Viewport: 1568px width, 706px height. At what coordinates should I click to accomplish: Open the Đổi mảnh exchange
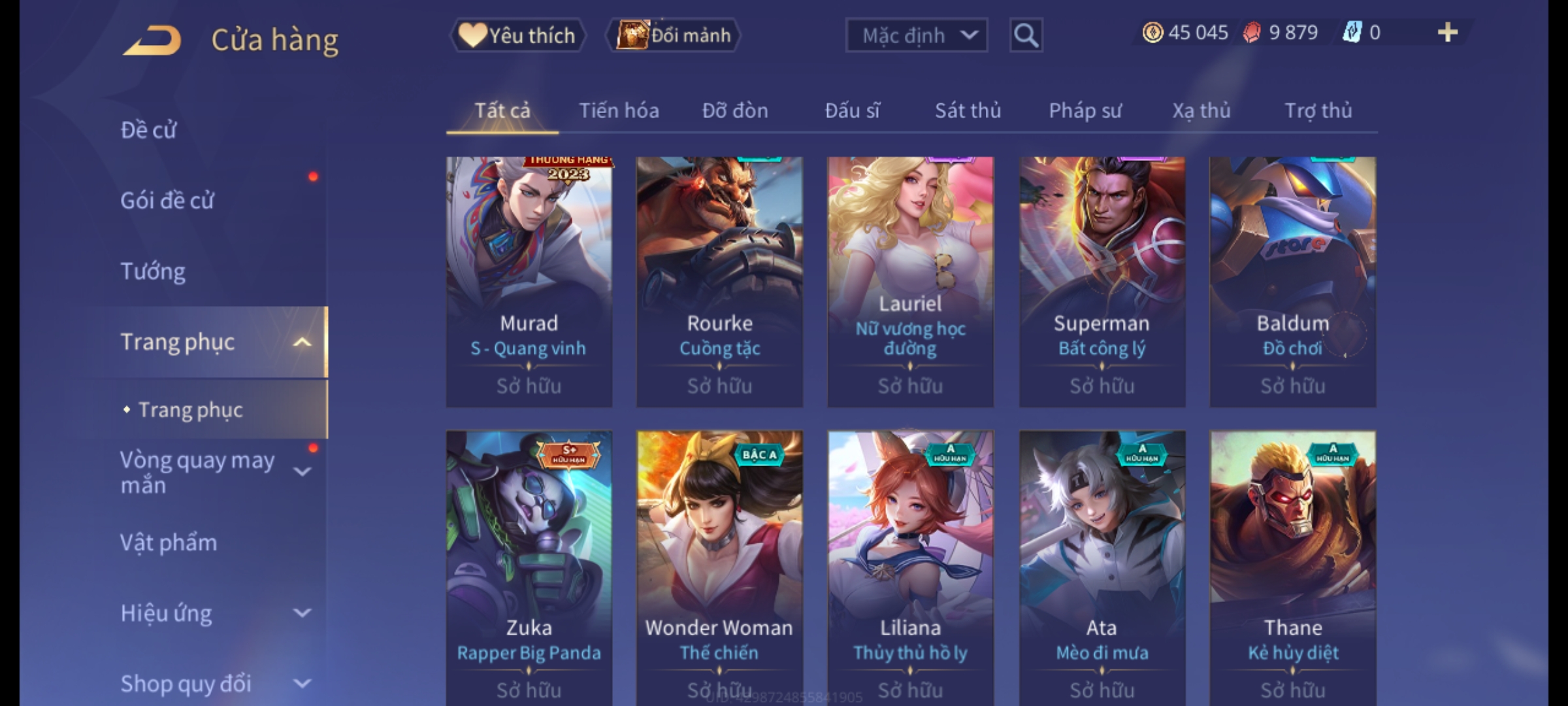coord(674,35)
